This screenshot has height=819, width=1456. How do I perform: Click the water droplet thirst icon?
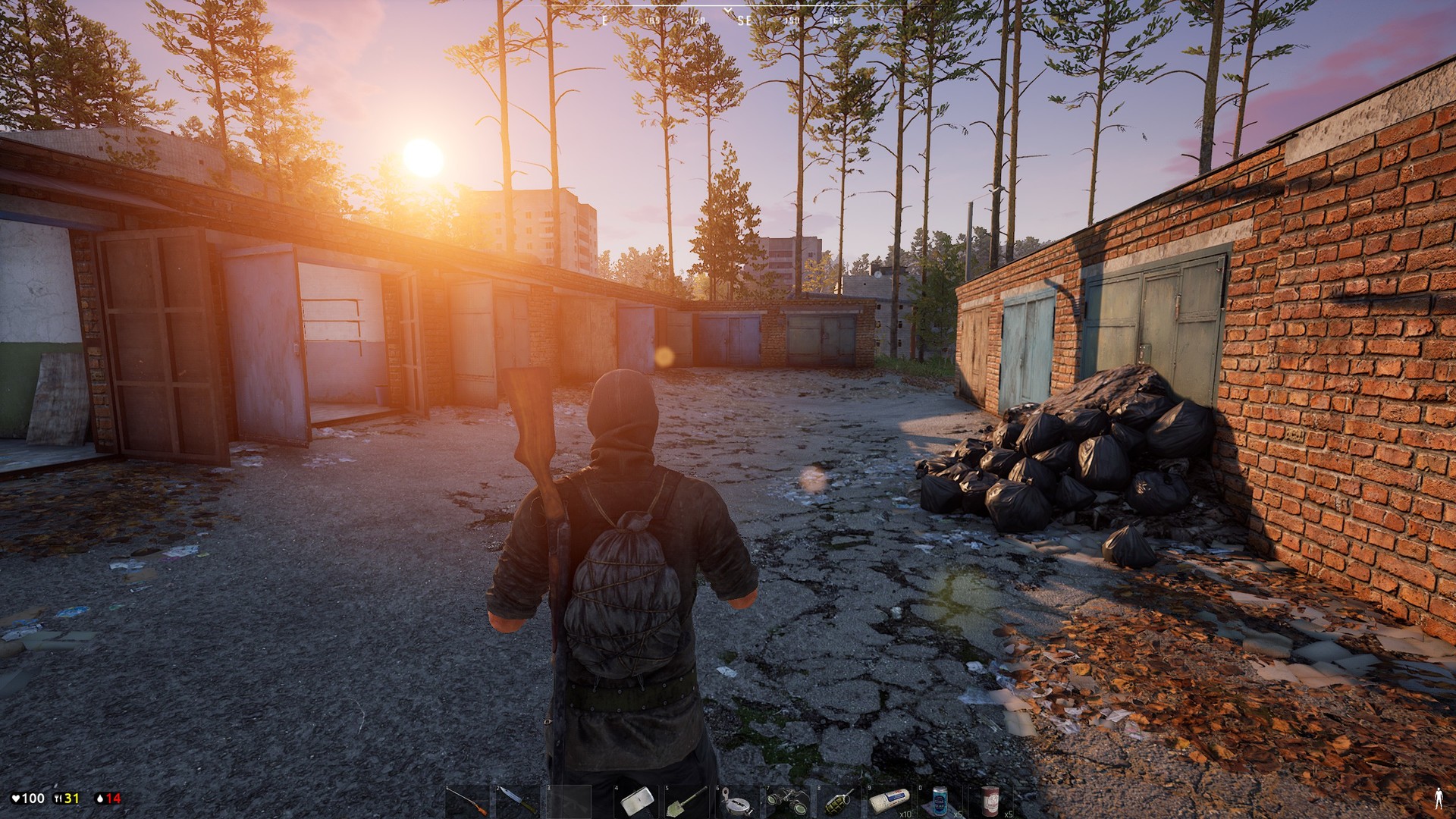(100, 798)
